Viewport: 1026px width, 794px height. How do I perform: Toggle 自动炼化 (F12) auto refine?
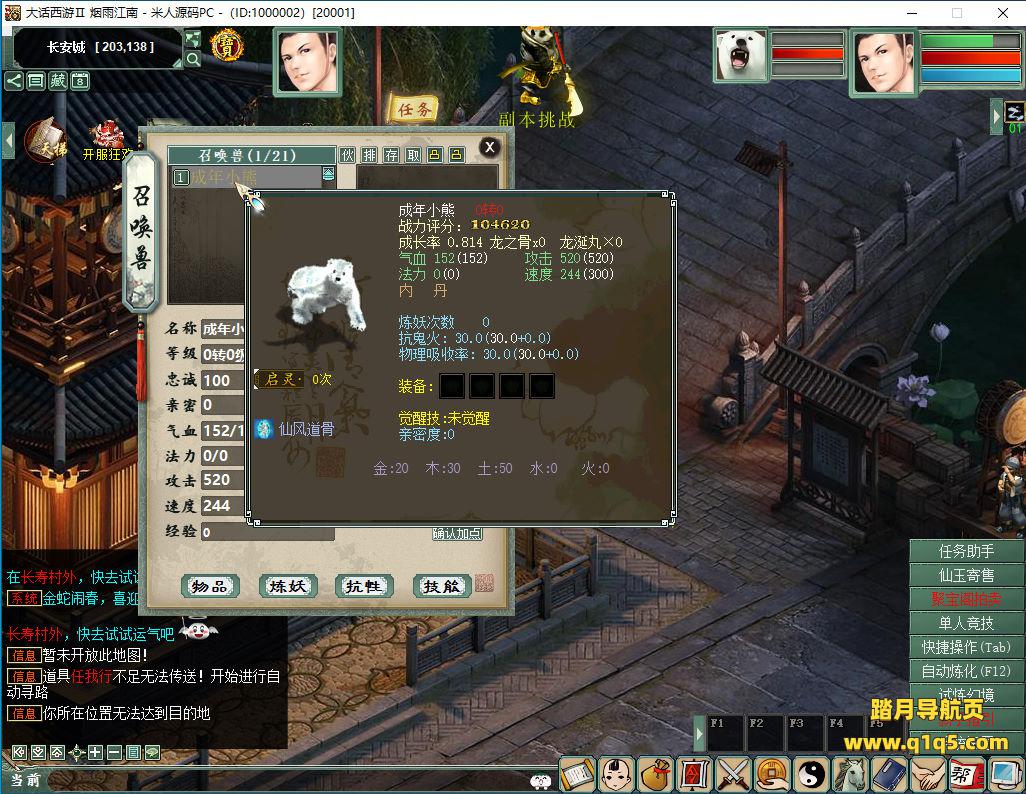click(966, 671)
